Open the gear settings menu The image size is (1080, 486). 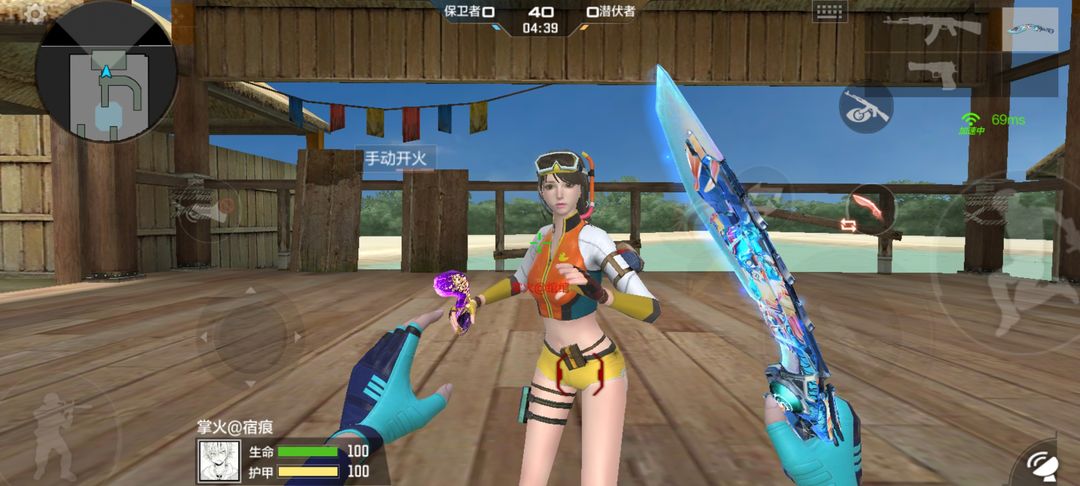click(x=35, y=13)
